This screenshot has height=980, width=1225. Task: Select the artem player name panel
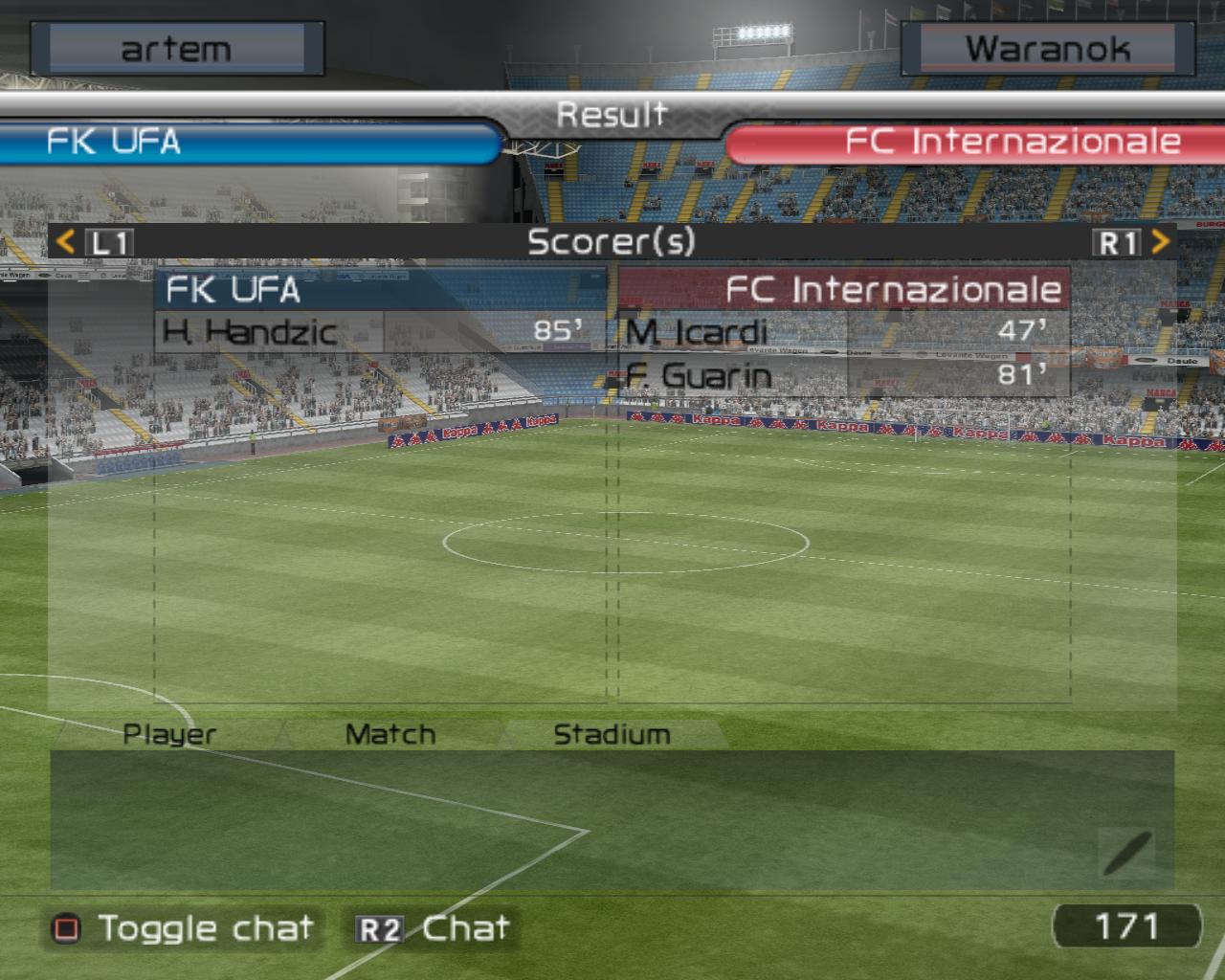click(176, 49)
